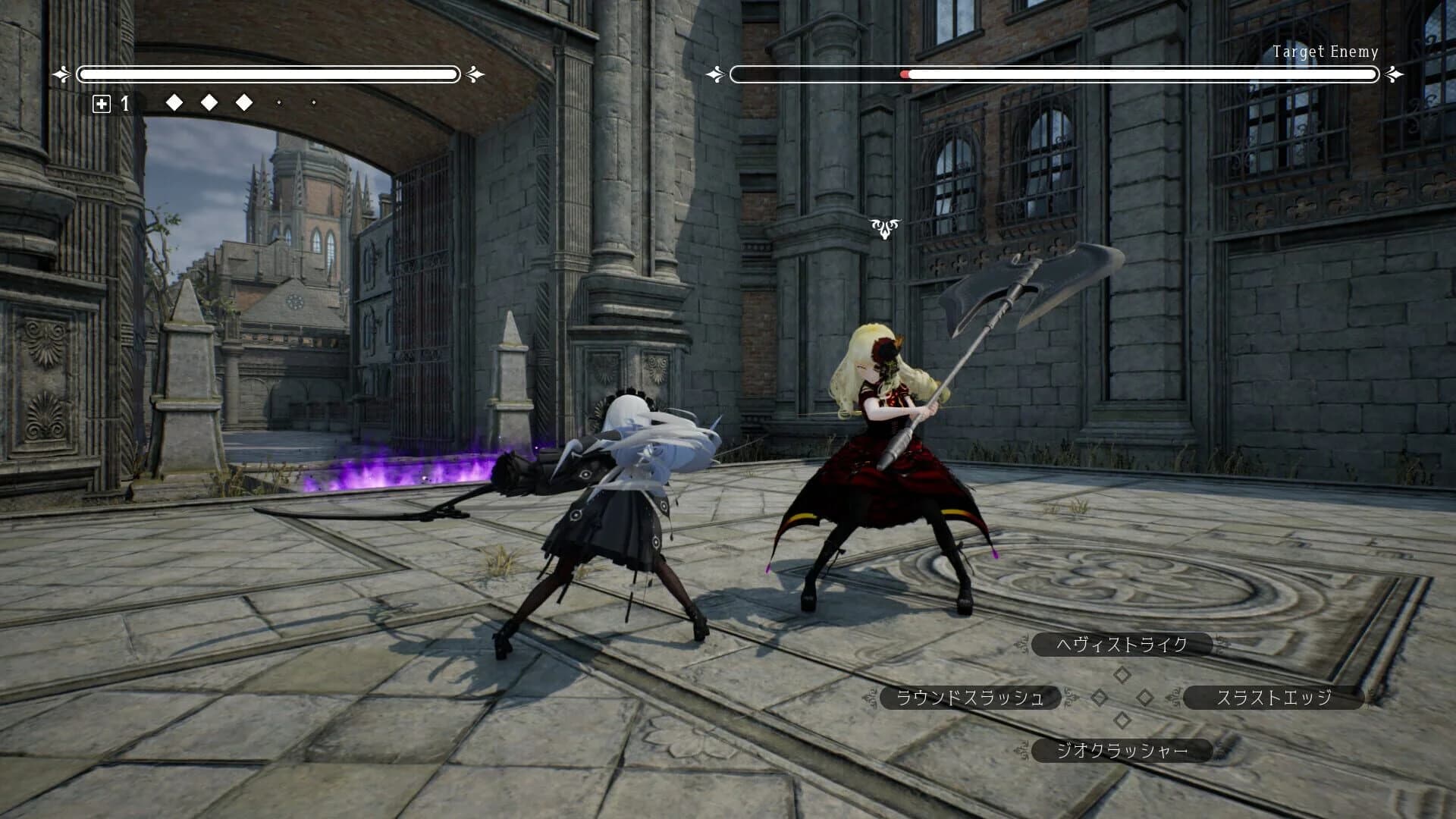Click the healing item plus icon

102,103
